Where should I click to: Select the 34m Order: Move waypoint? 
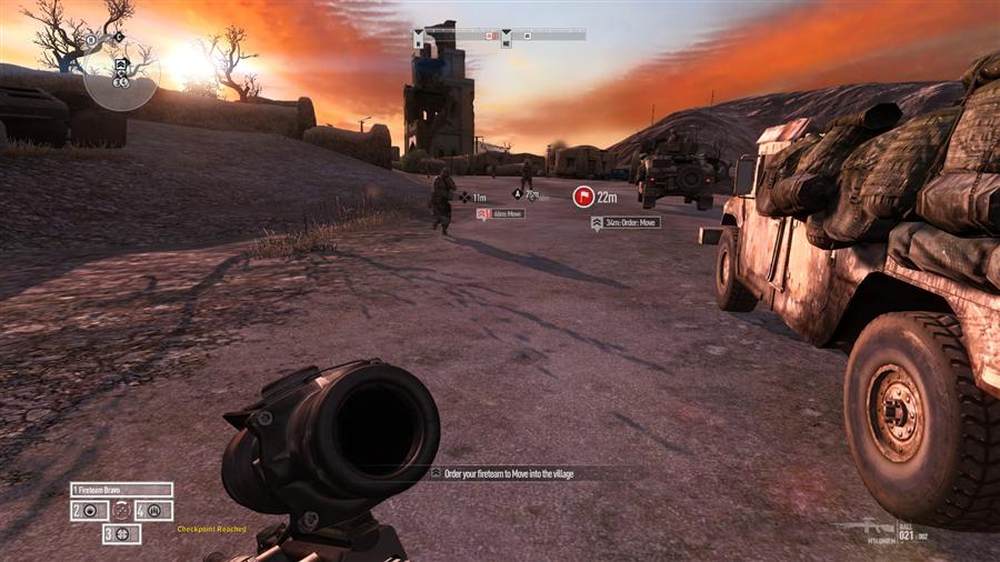coord(625,223)
